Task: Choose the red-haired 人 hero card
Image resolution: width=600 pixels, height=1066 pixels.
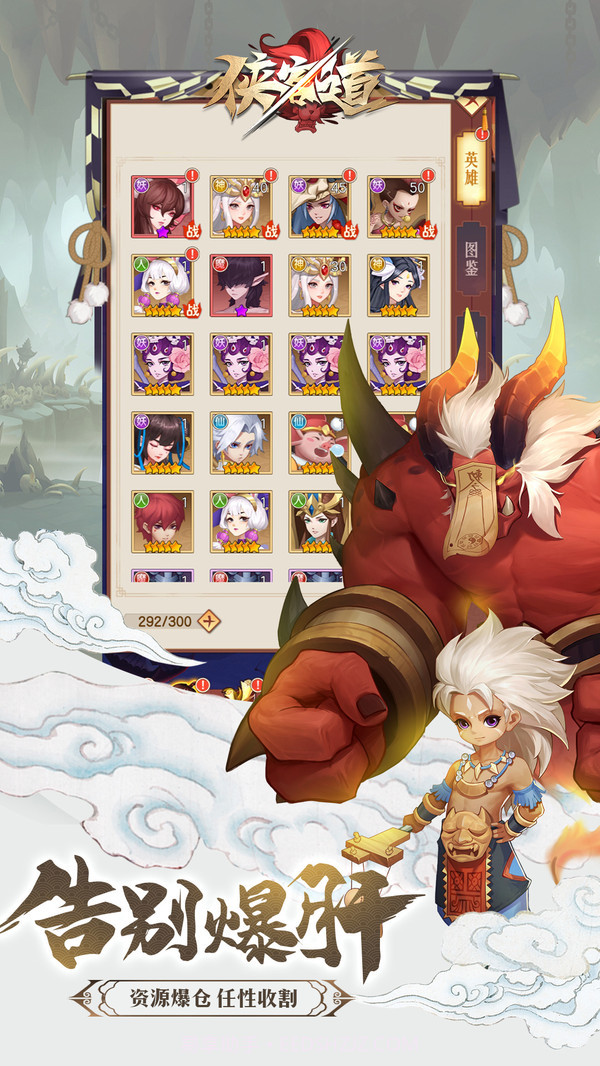Action: [x=162, y=521]
